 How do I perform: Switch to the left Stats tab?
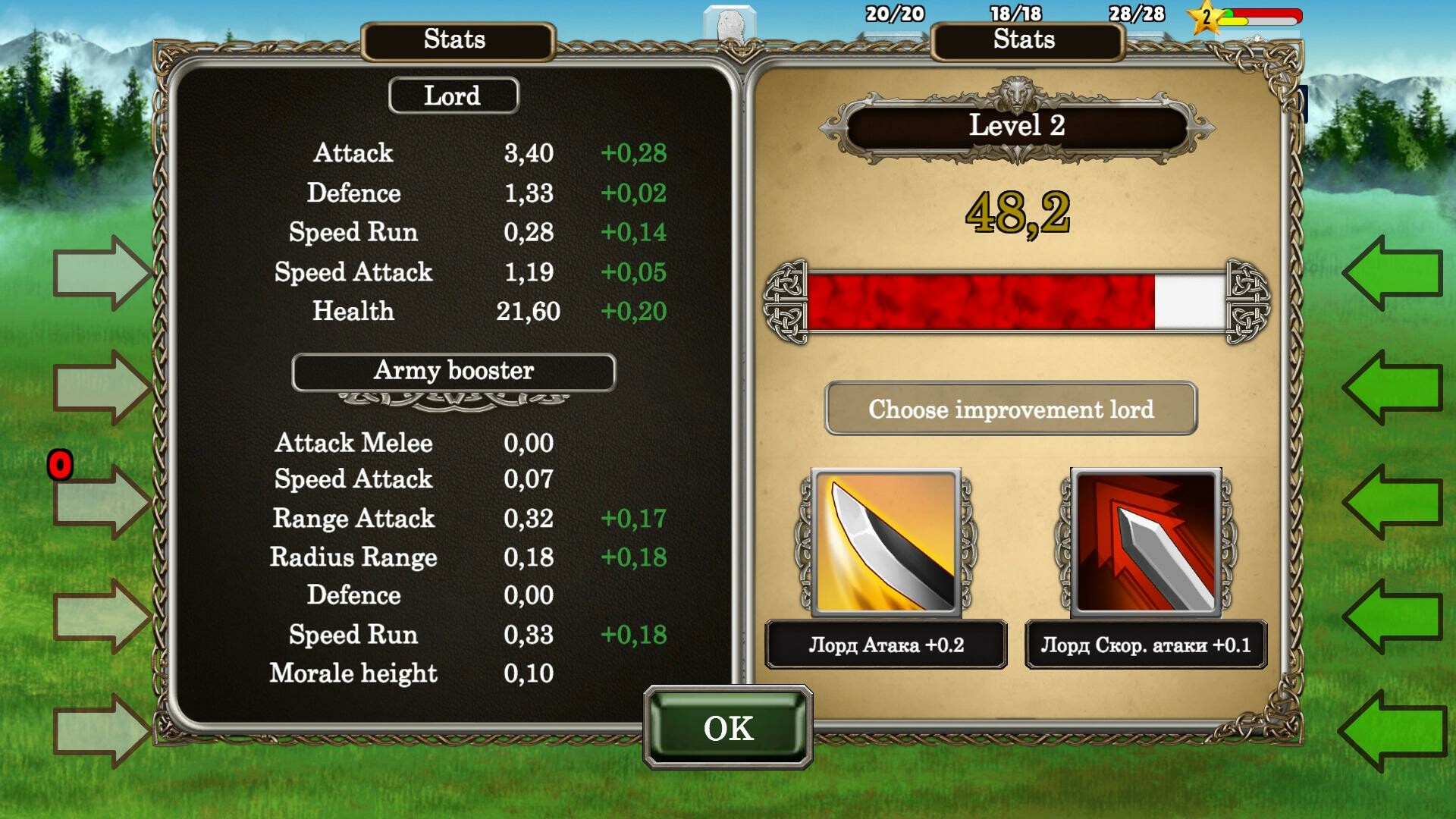[454, 40]
